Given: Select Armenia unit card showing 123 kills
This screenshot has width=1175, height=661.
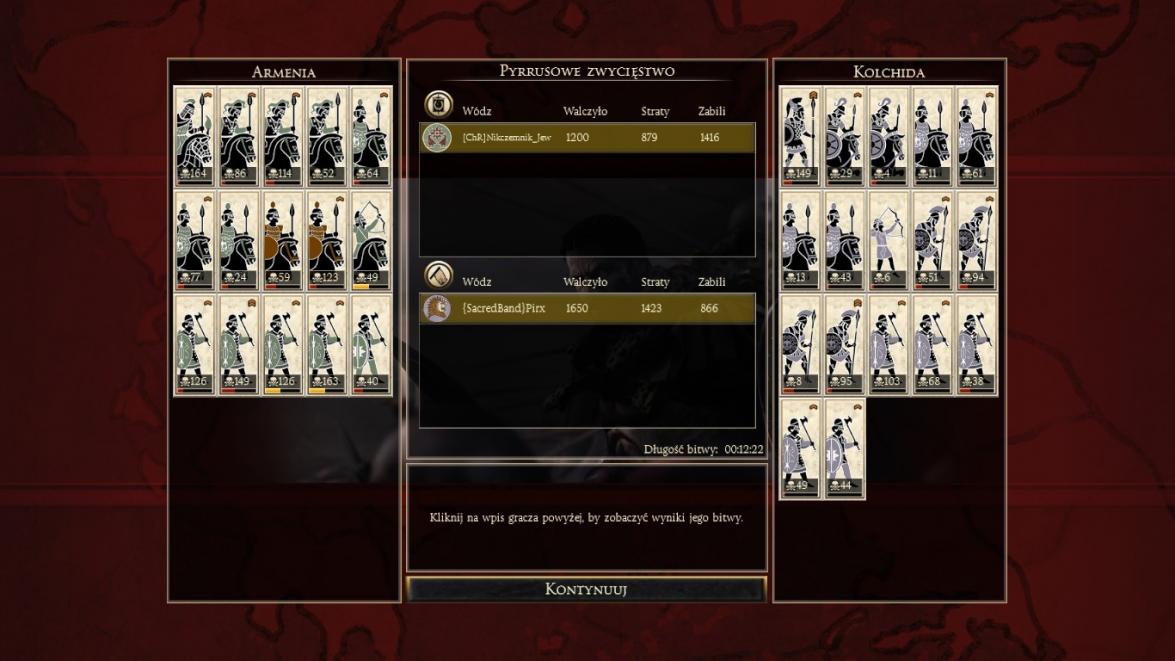Looking at the screenshot, I should click(x=326, y=240).
